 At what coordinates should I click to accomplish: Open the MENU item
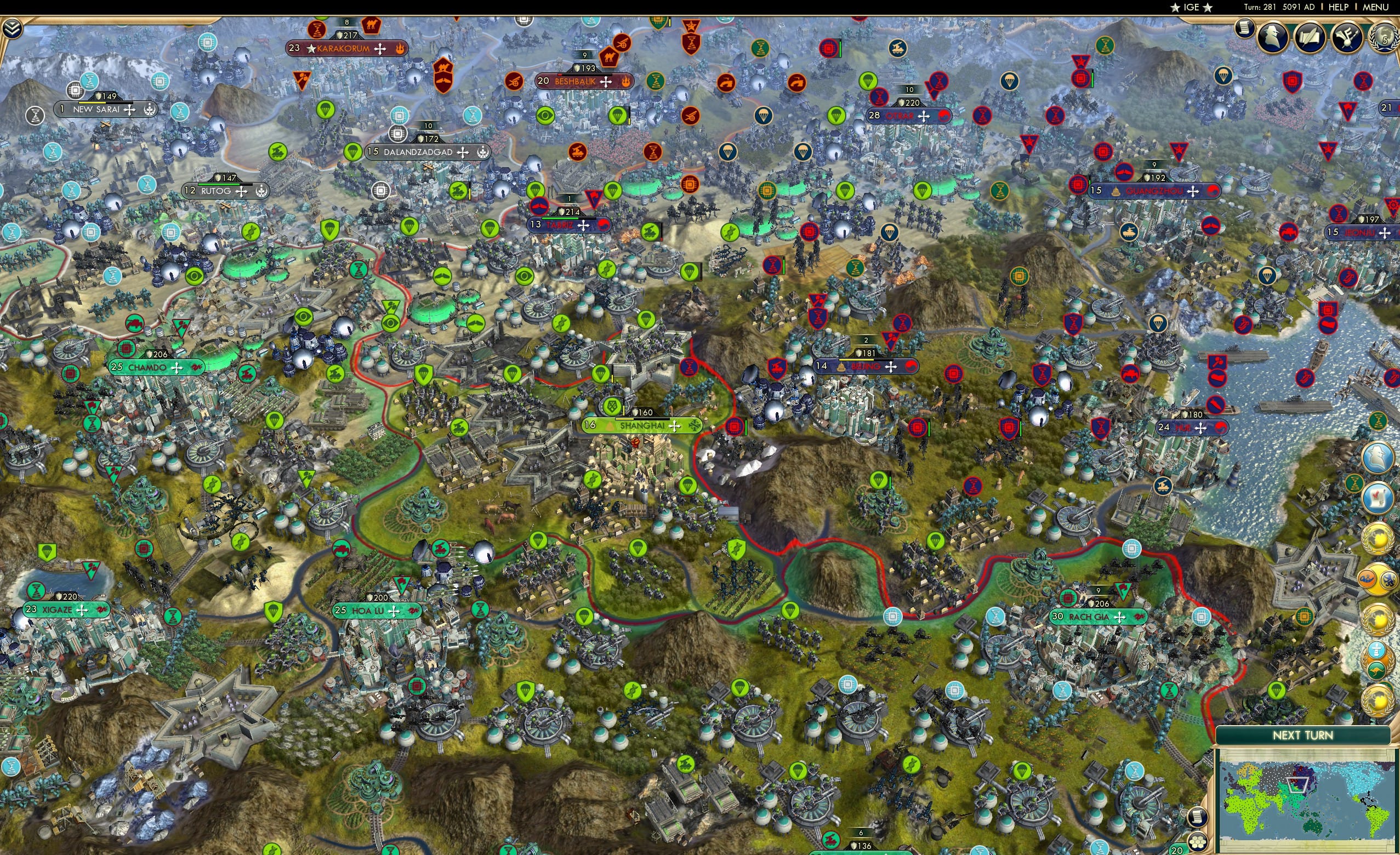[1374, 7]
